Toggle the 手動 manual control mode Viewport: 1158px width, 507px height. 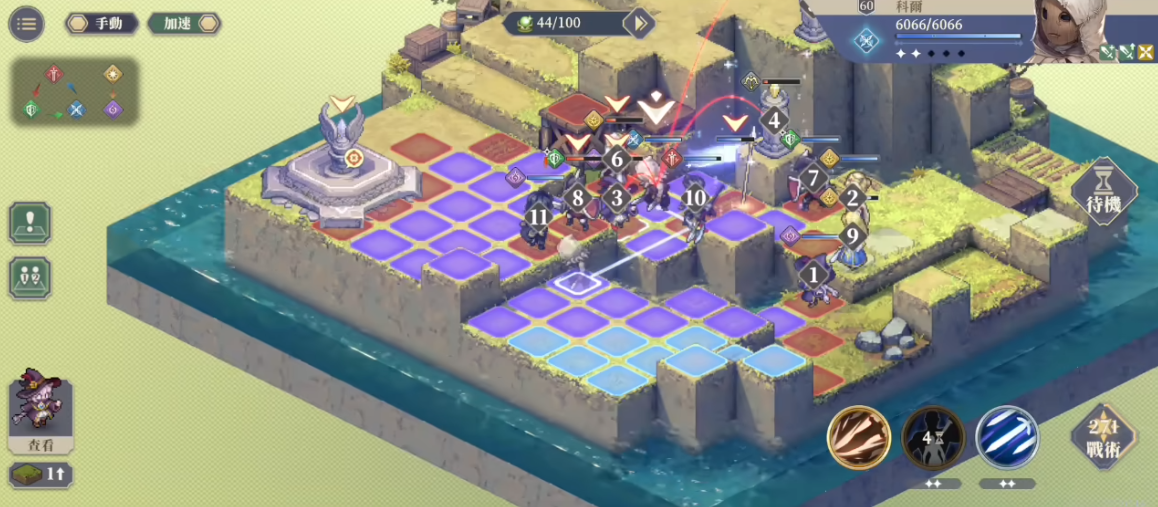[102, 24]
